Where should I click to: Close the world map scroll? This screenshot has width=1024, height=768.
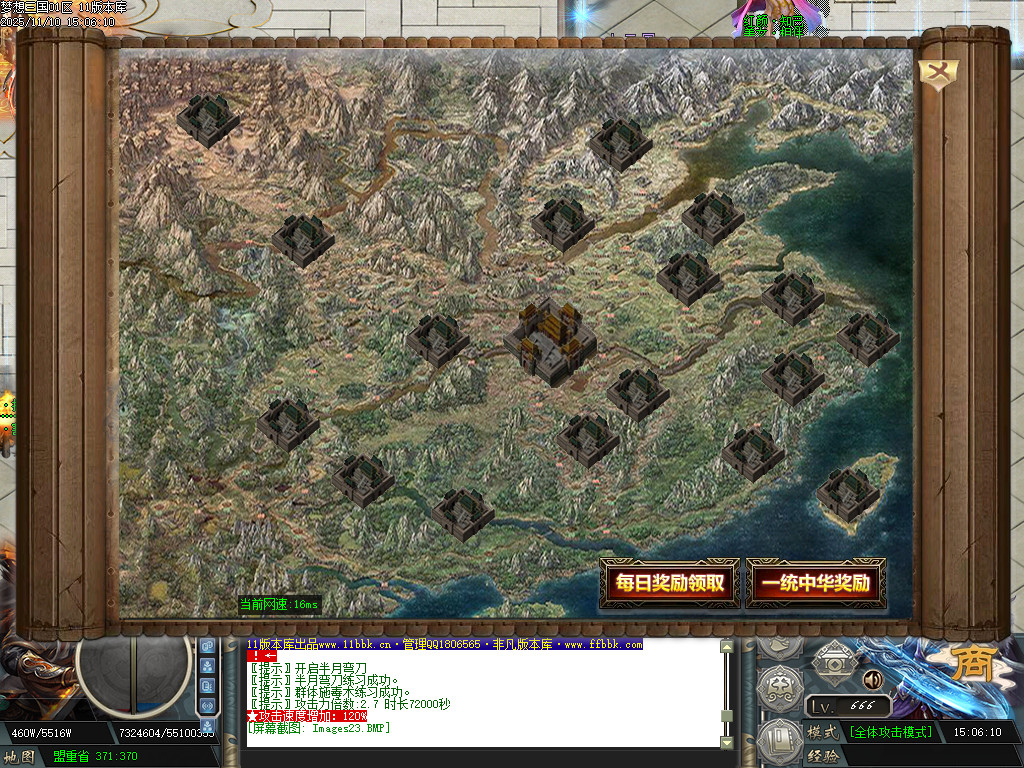pyautogui.click(x=939, y=74)
